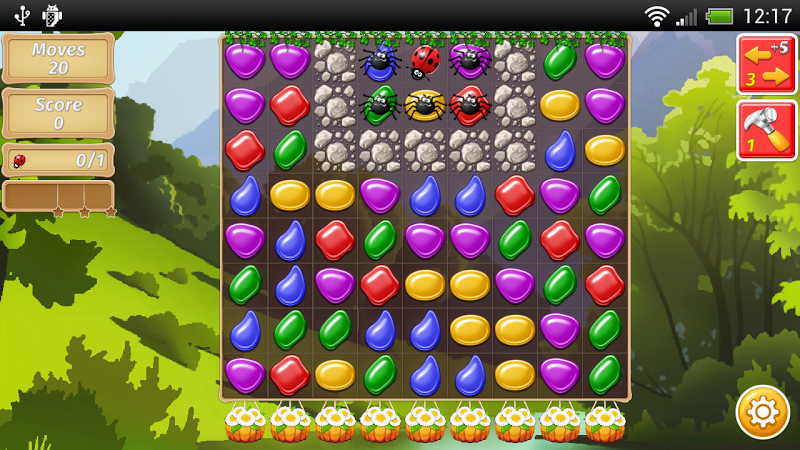Select the purple spider tile
The image size is (800, 450).
click(469, 60)
